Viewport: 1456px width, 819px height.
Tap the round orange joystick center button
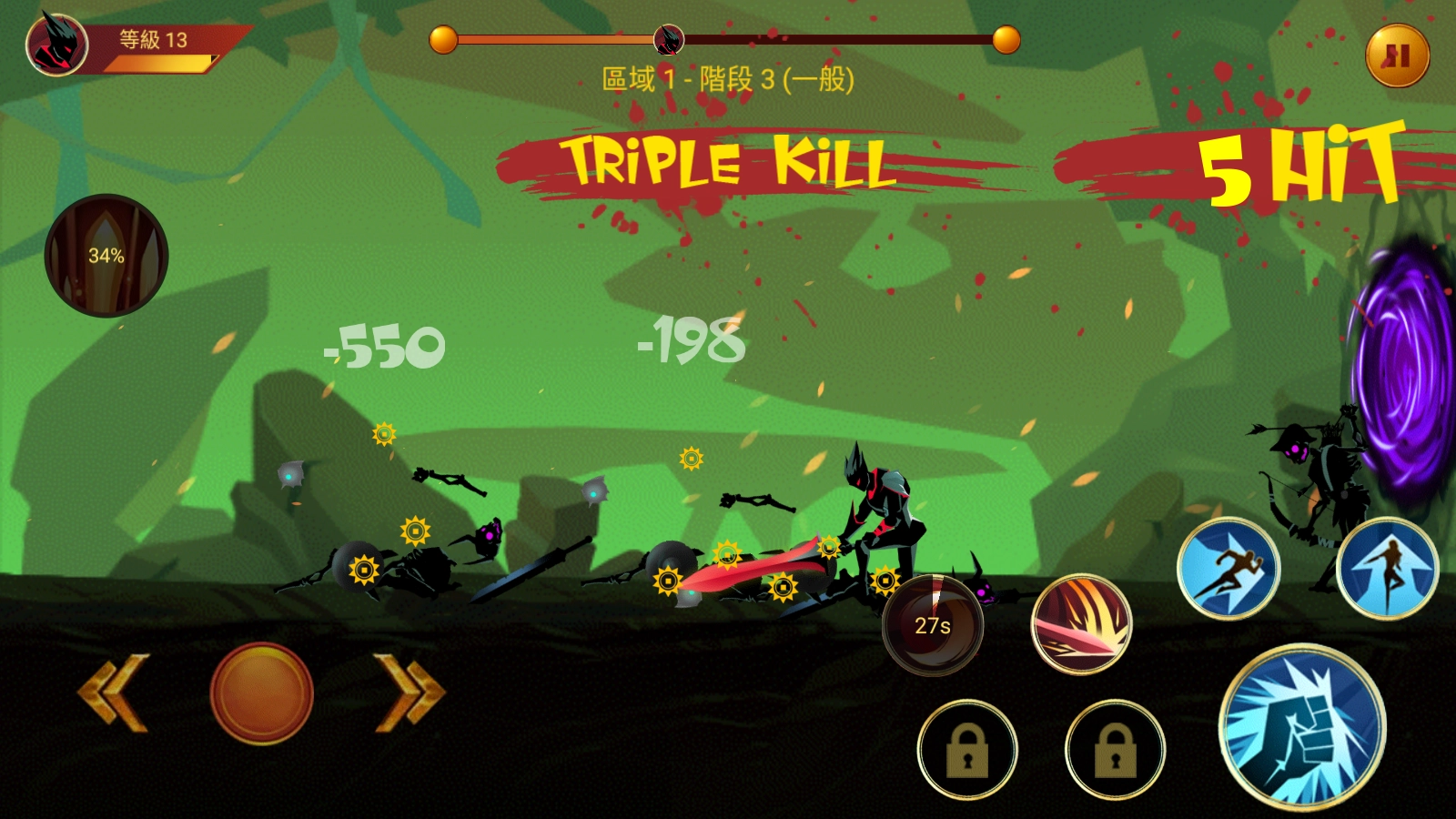[262, 693]
